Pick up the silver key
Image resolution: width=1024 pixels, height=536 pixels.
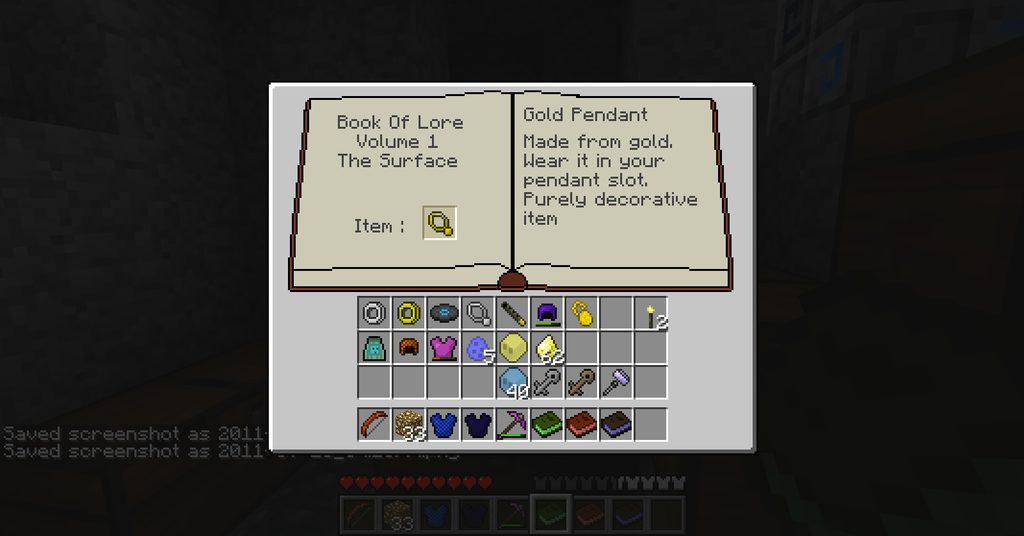(546, 382)
